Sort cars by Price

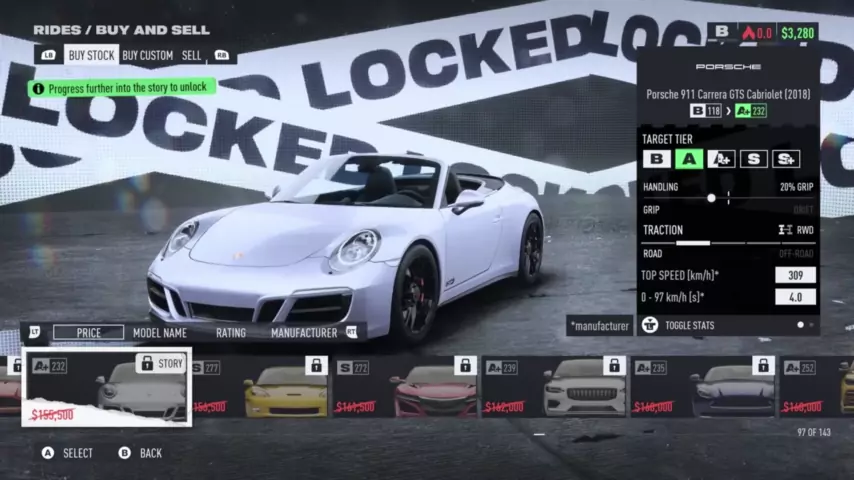click(x=88, y=332)
